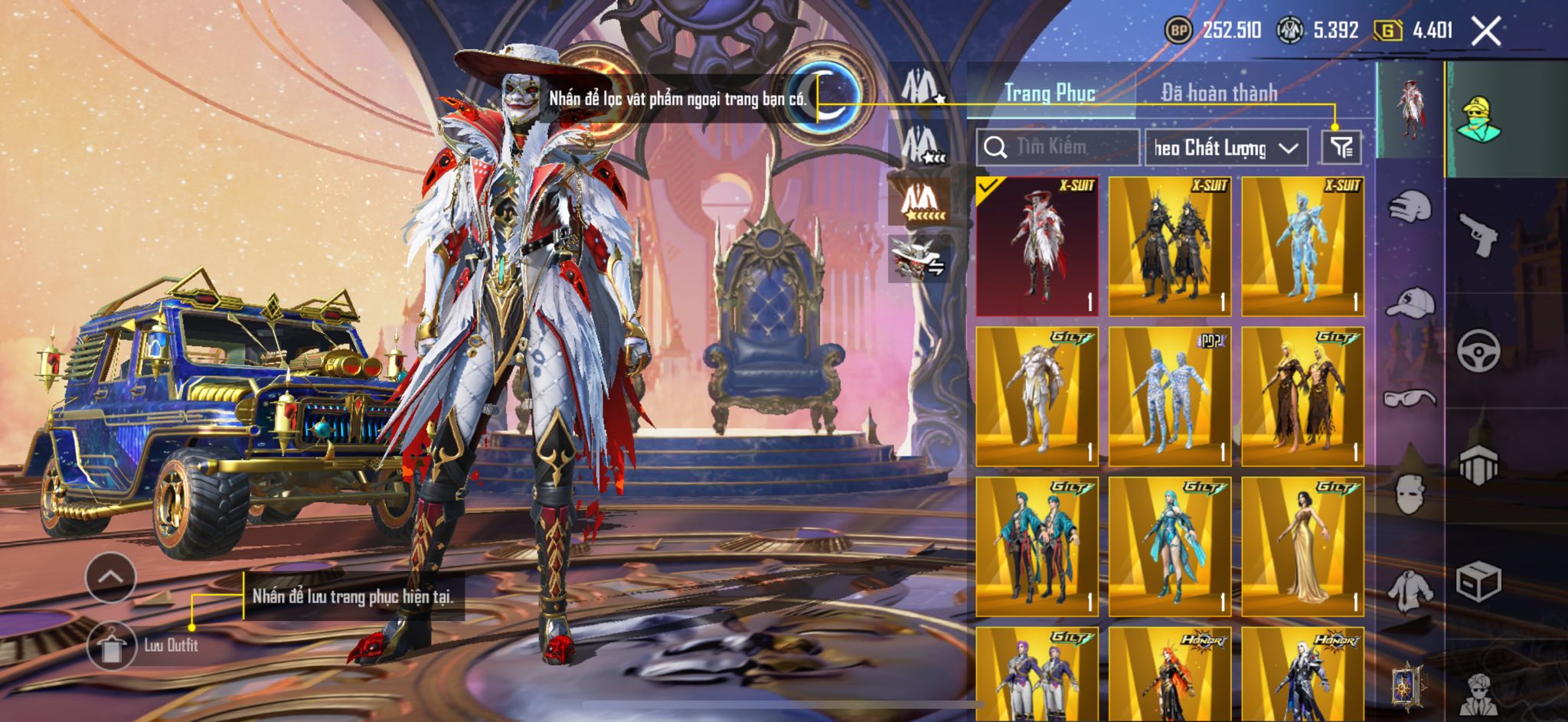Open the steering wheel vehicles category
The width and height of the screenshot is (1568, 722).
pos(1477,351)
